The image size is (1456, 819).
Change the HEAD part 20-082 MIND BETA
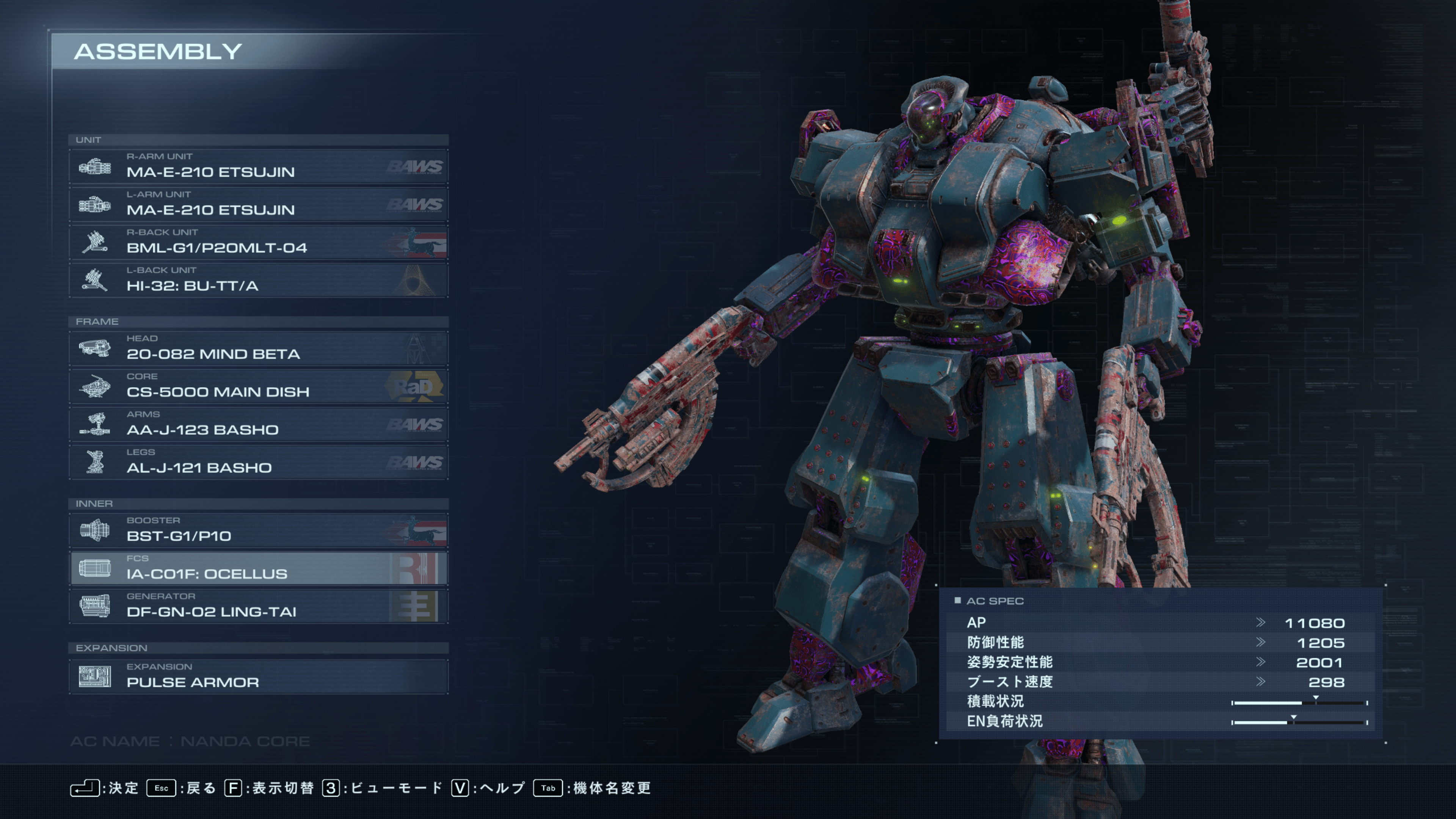(258, 348)
